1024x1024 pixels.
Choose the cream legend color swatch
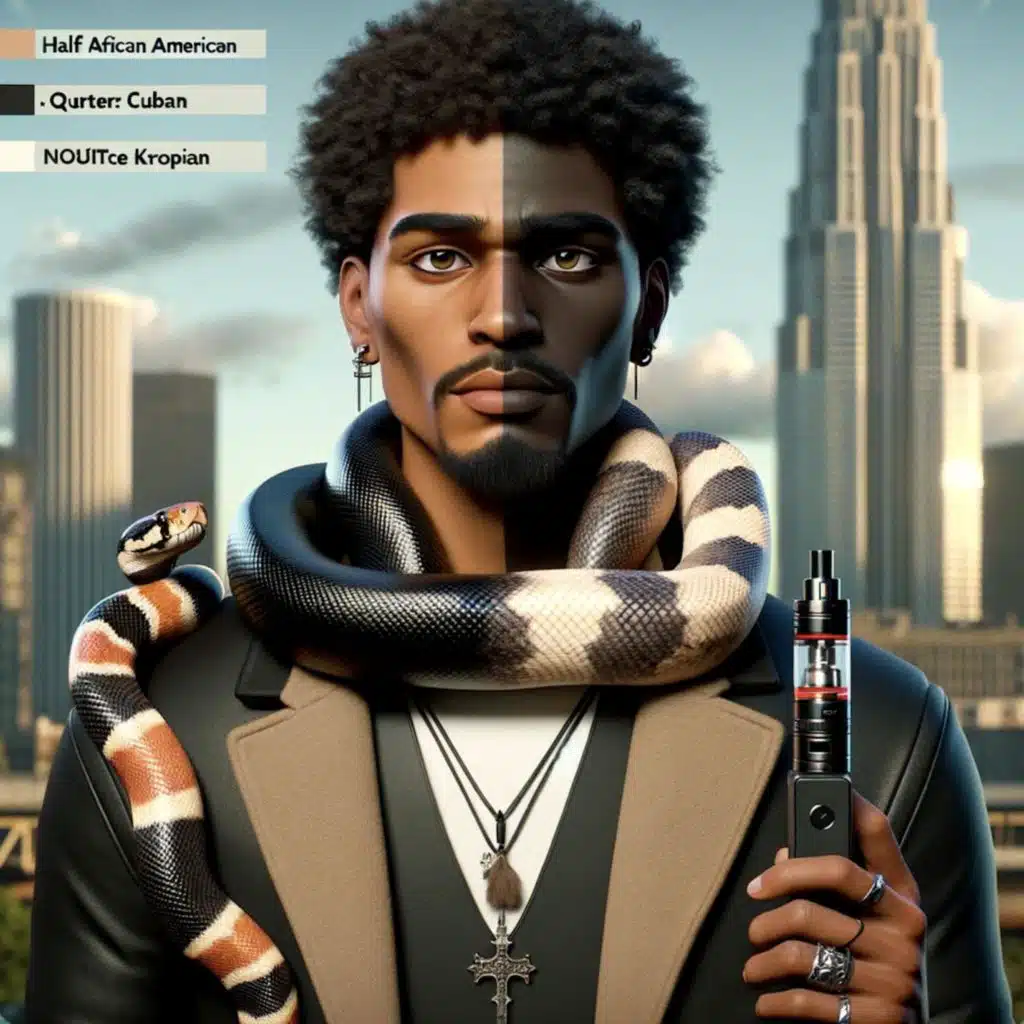17,156
